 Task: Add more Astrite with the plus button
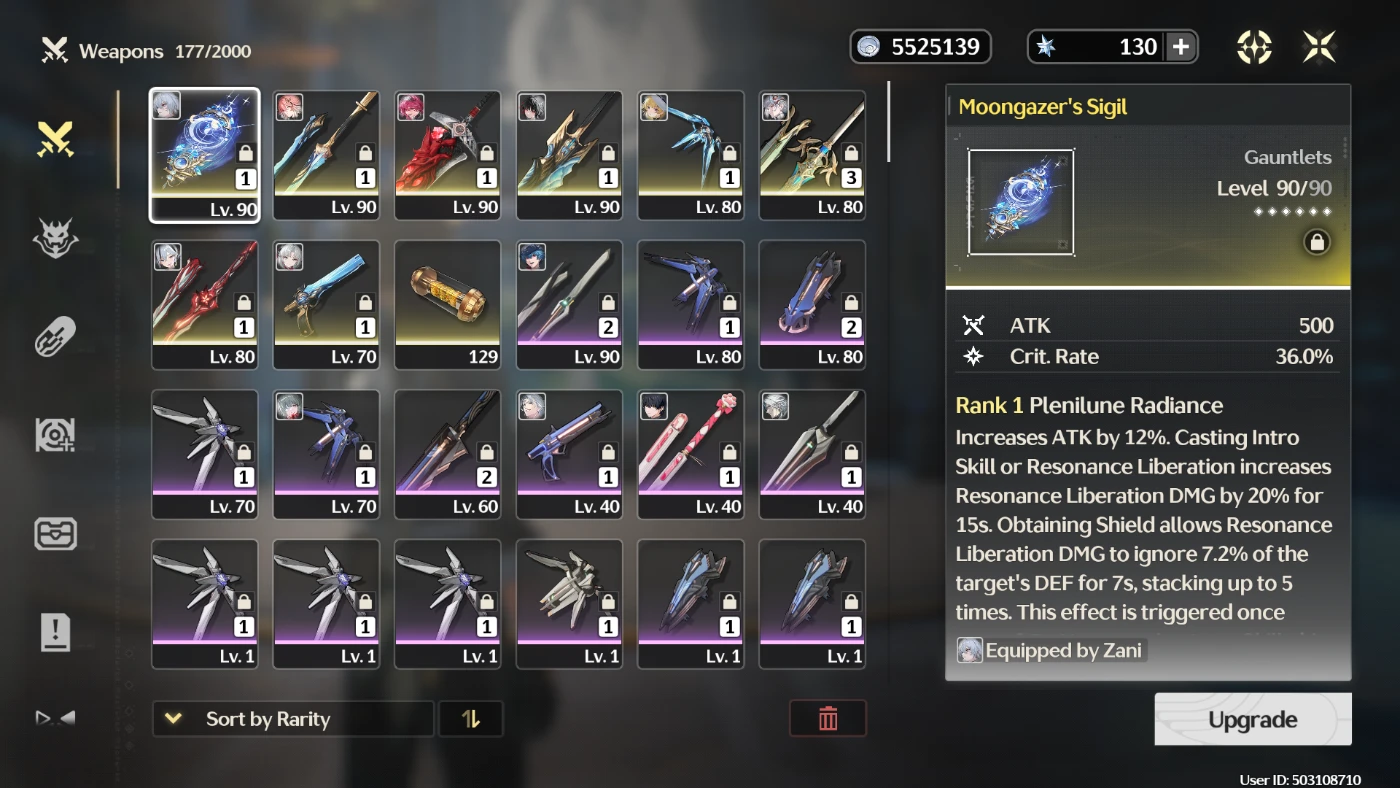[x=1180, y=47]
